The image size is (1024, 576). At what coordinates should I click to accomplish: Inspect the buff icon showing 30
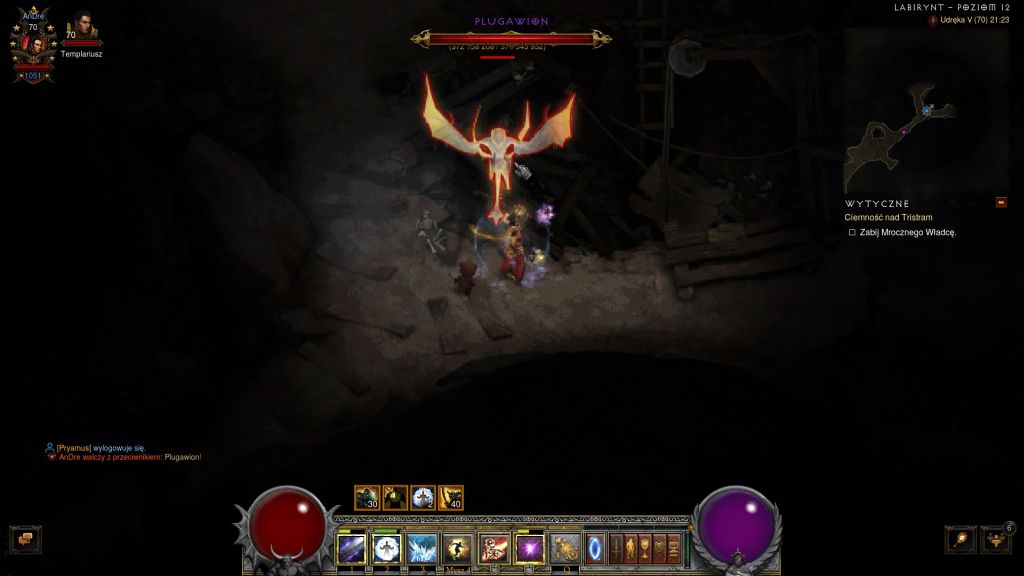(x=367, y=498)
